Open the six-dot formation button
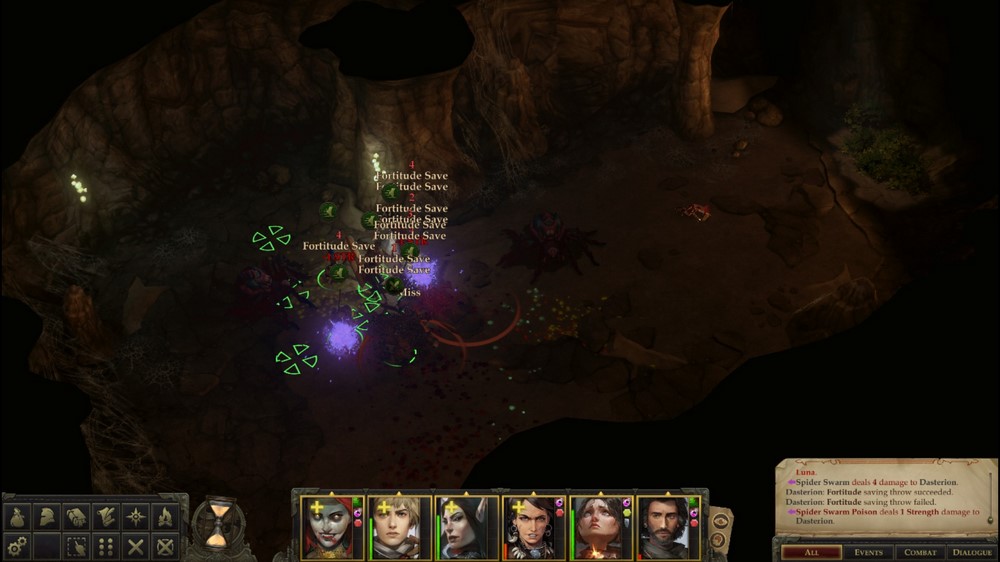This screenshot has width=1000, height=562. 106,547
